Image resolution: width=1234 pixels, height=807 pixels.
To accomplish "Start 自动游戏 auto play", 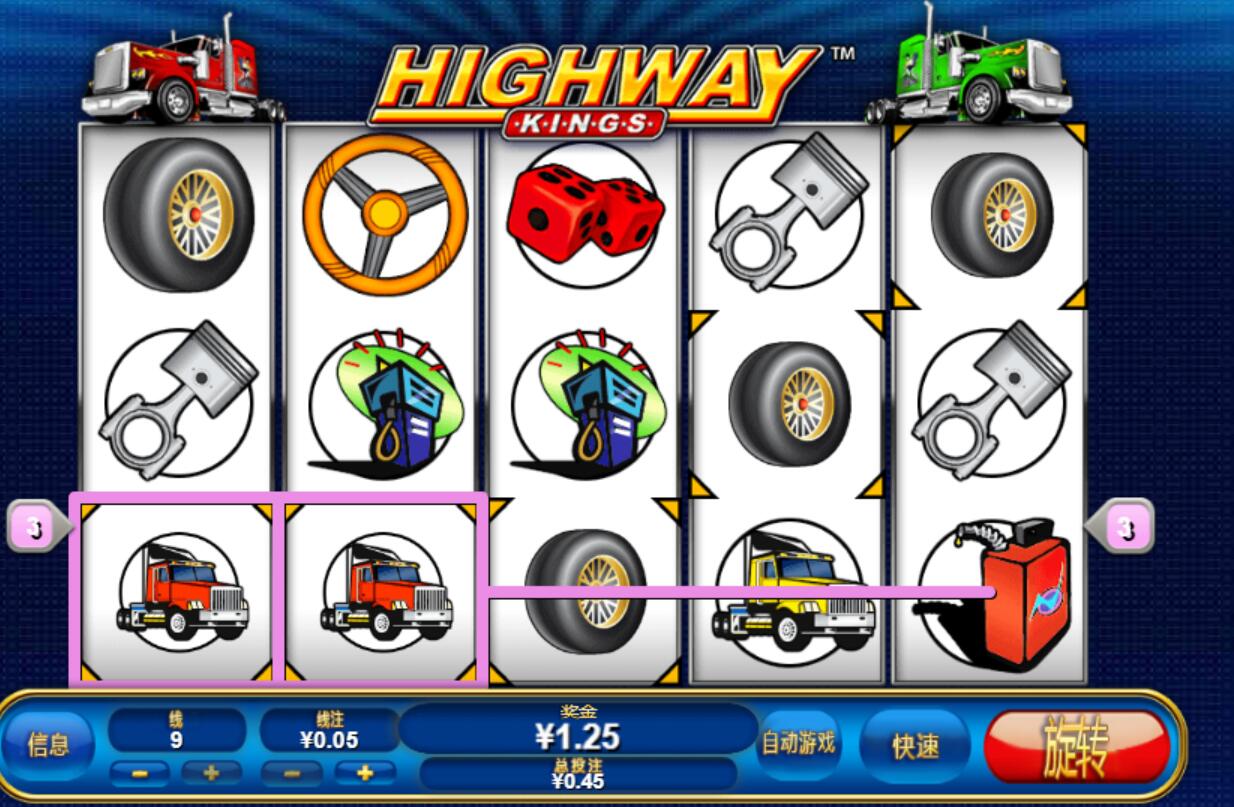I will point(799,744).
